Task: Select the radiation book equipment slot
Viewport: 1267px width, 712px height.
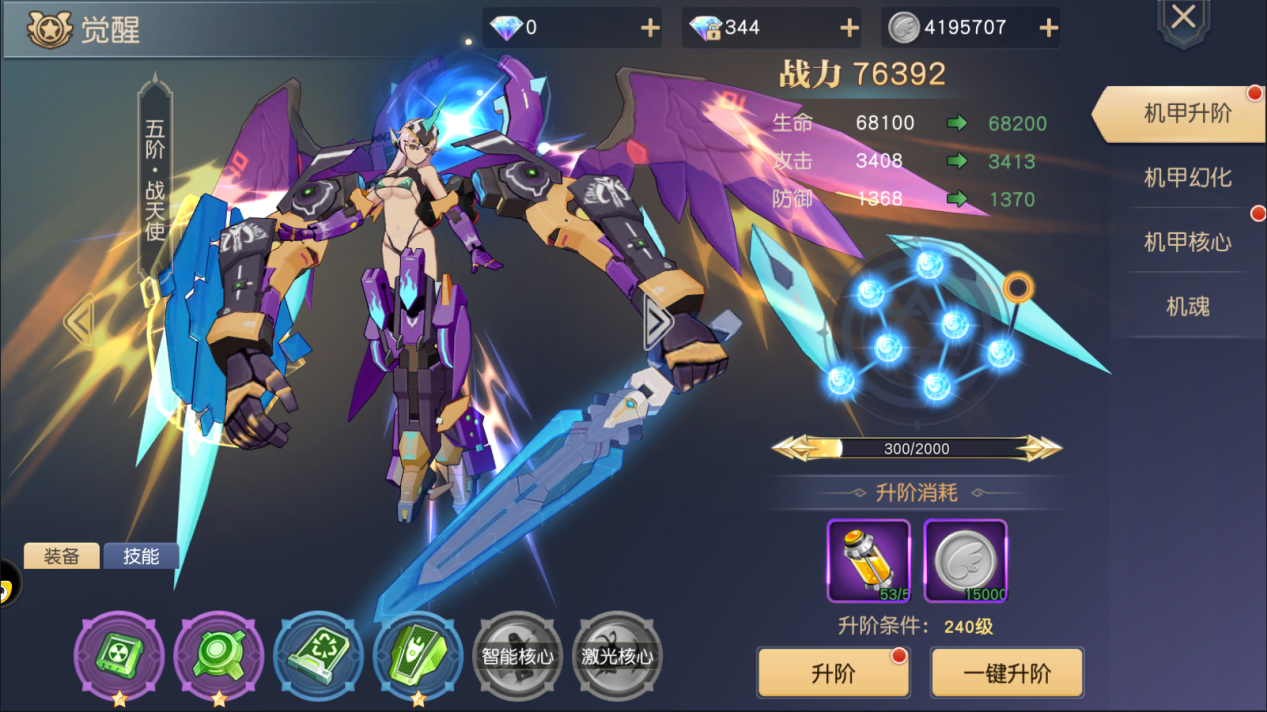Action: coord(119,656)
